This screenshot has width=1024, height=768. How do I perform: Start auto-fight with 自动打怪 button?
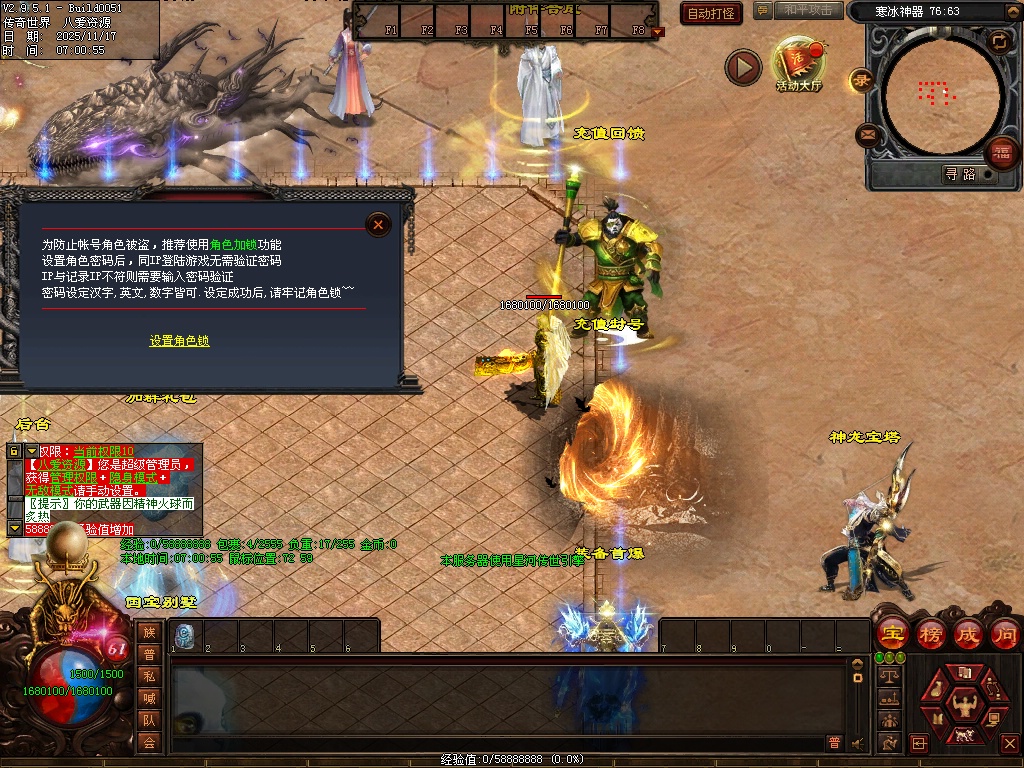pos(711,13)
